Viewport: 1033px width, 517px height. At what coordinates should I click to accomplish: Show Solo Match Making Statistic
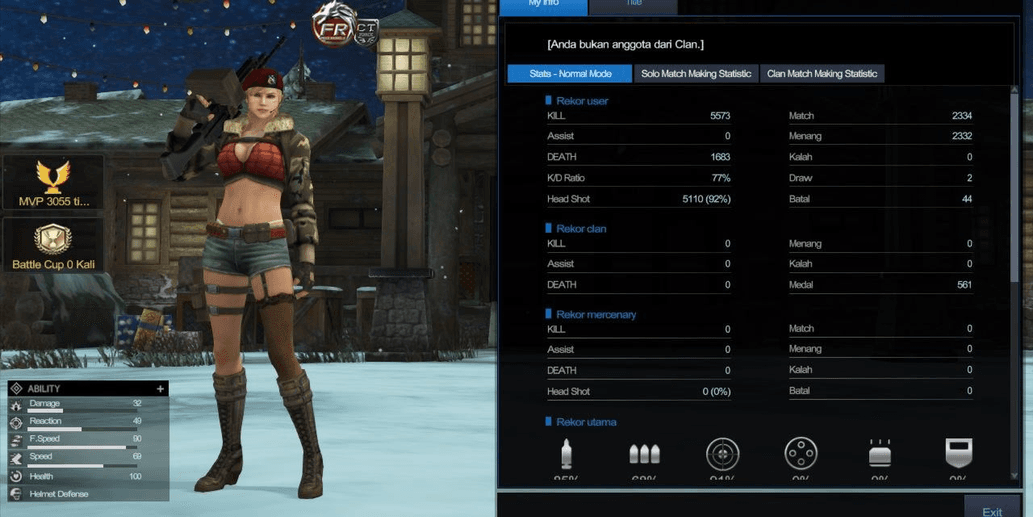click(696, 74)
